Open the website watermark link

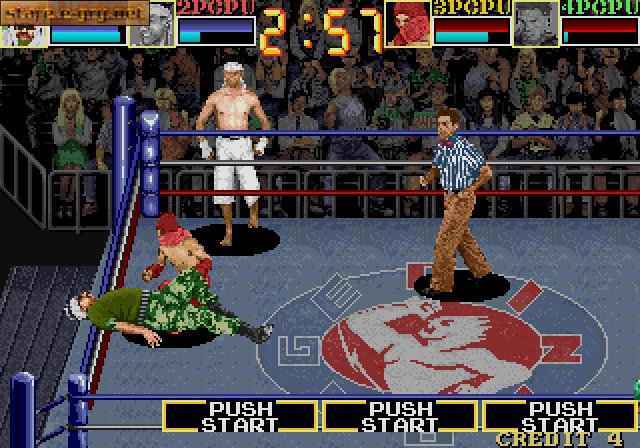point(75,11)
